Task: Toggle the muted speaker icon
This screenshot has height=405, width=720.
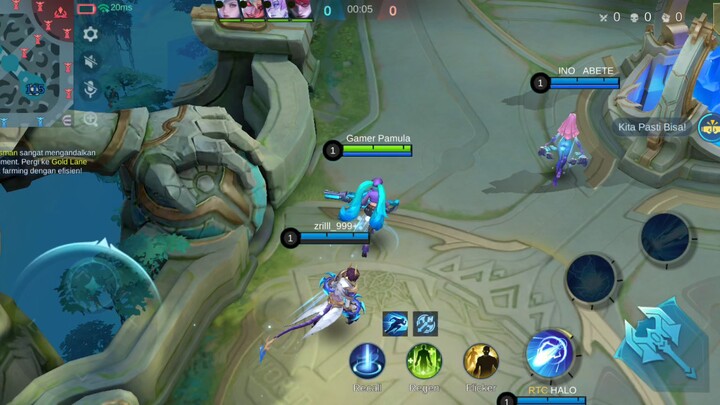Action: tap(91, 62)
